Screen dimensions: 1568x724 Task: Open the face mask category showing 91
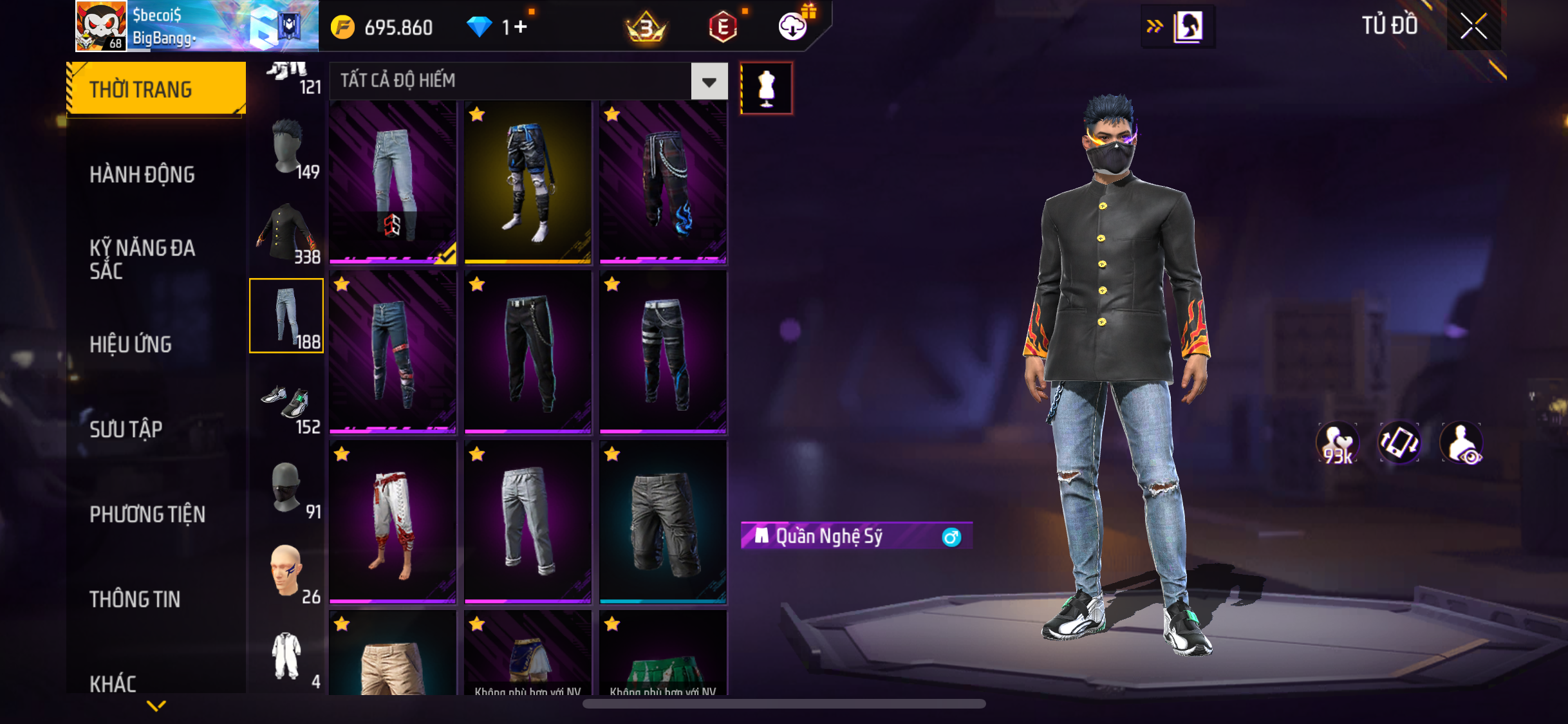tap(287, 488)
